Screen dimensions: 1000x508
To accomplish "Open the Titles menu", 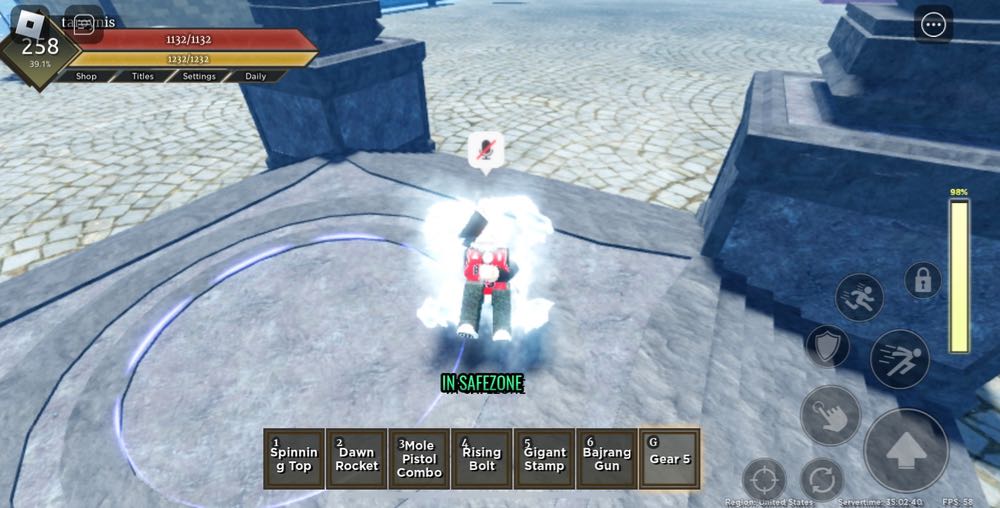I will 143,76.
